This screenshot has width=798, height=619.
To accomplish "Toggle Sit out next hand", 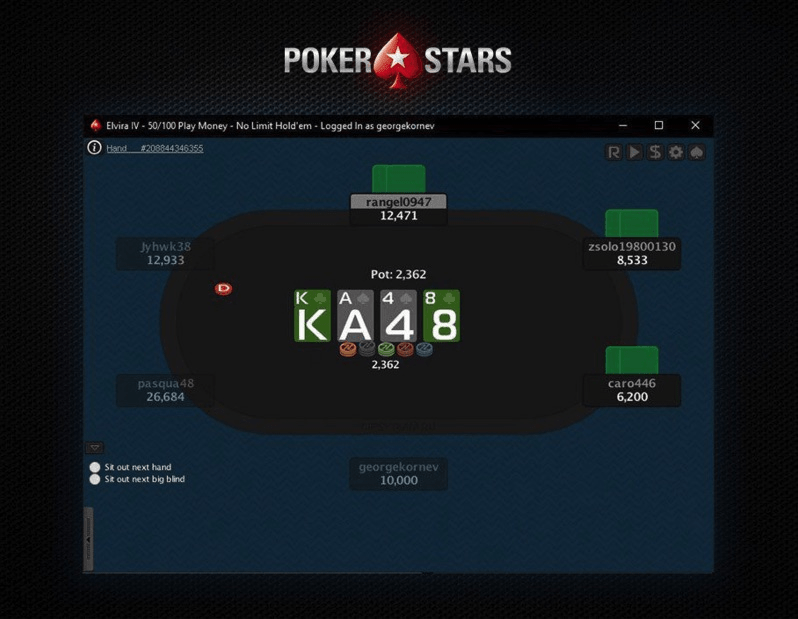I will pos(96,467).
